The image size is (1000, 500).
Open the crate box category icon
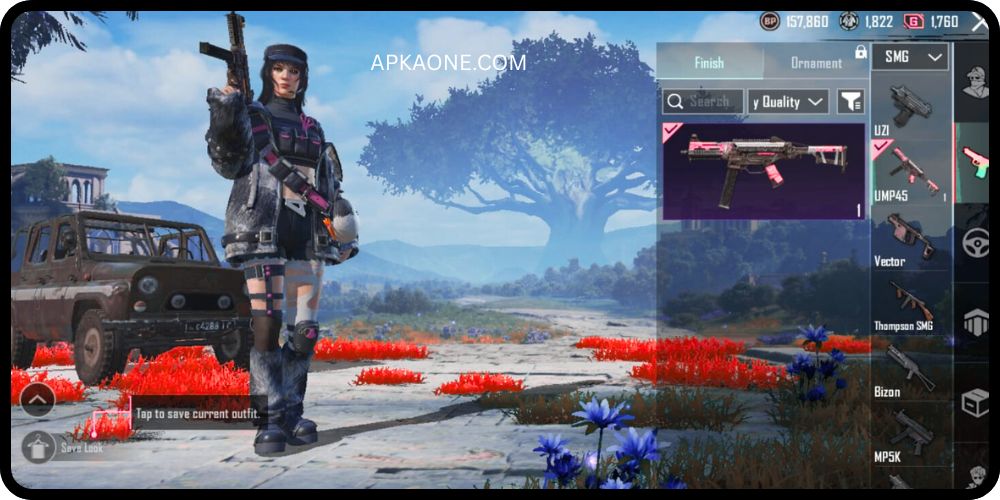975,402
